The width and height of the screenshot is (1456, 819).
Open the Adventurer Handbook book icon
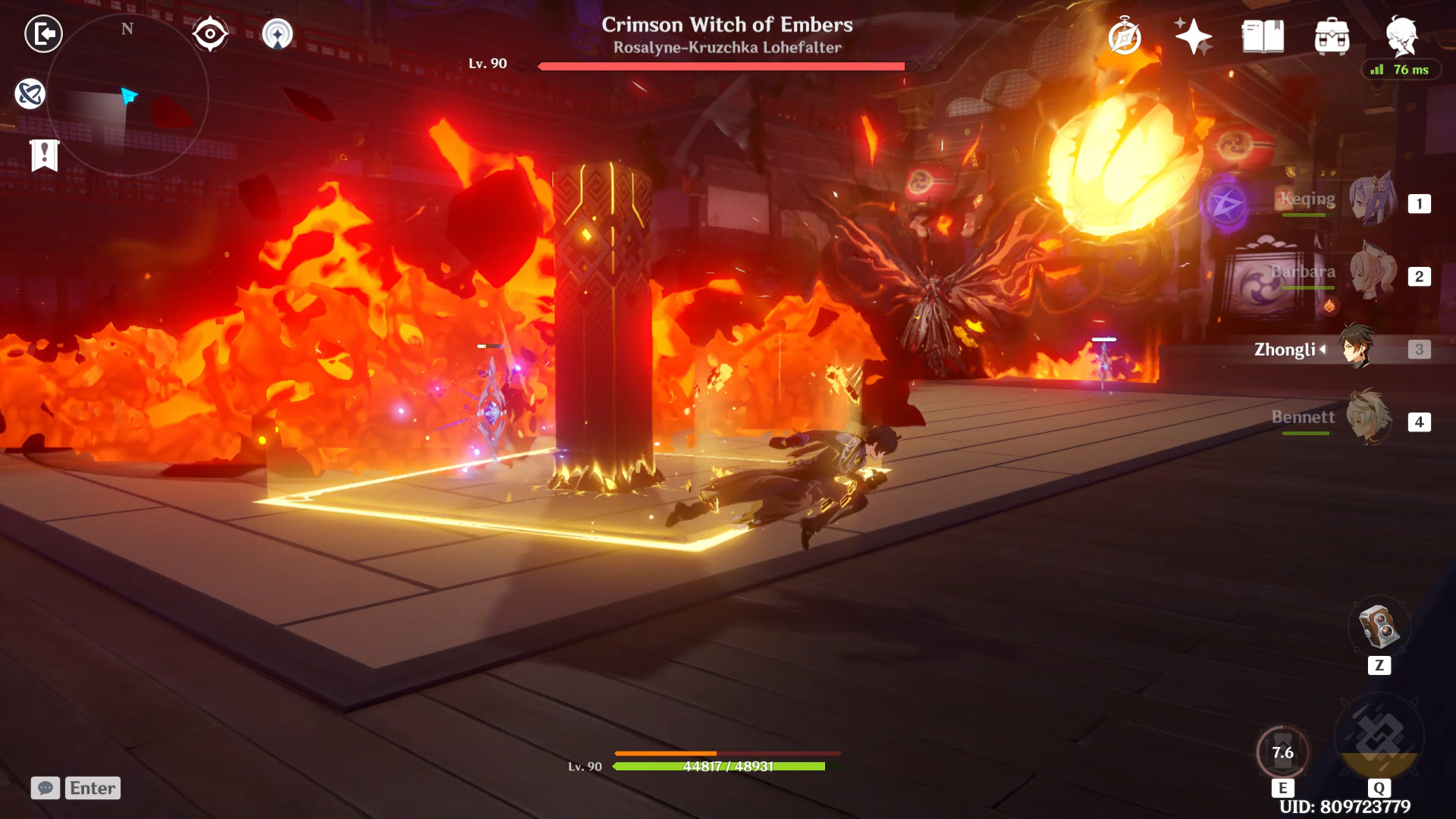(x=1263, y=36)
